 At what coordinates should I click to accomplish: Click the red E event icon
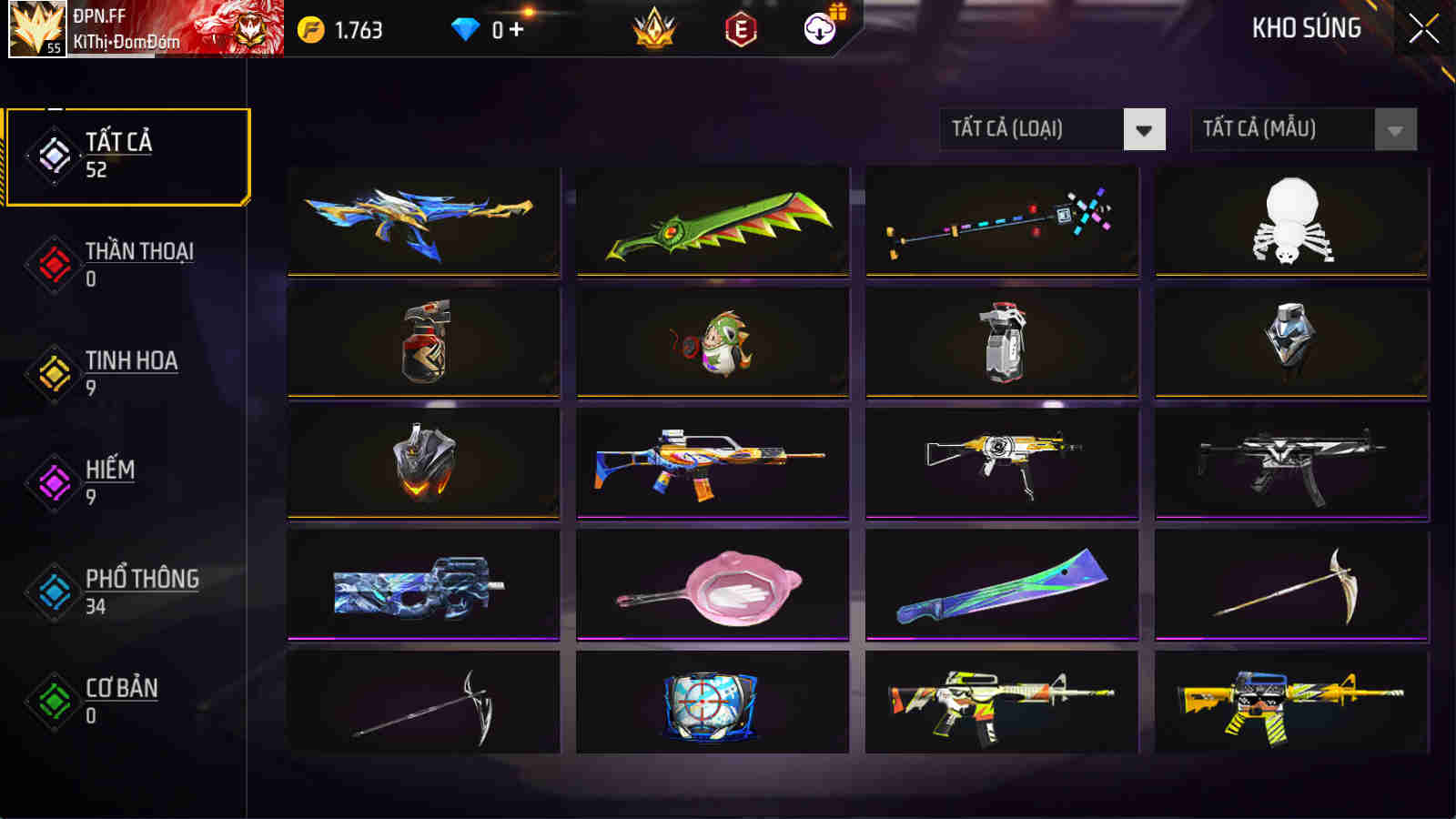739,28
